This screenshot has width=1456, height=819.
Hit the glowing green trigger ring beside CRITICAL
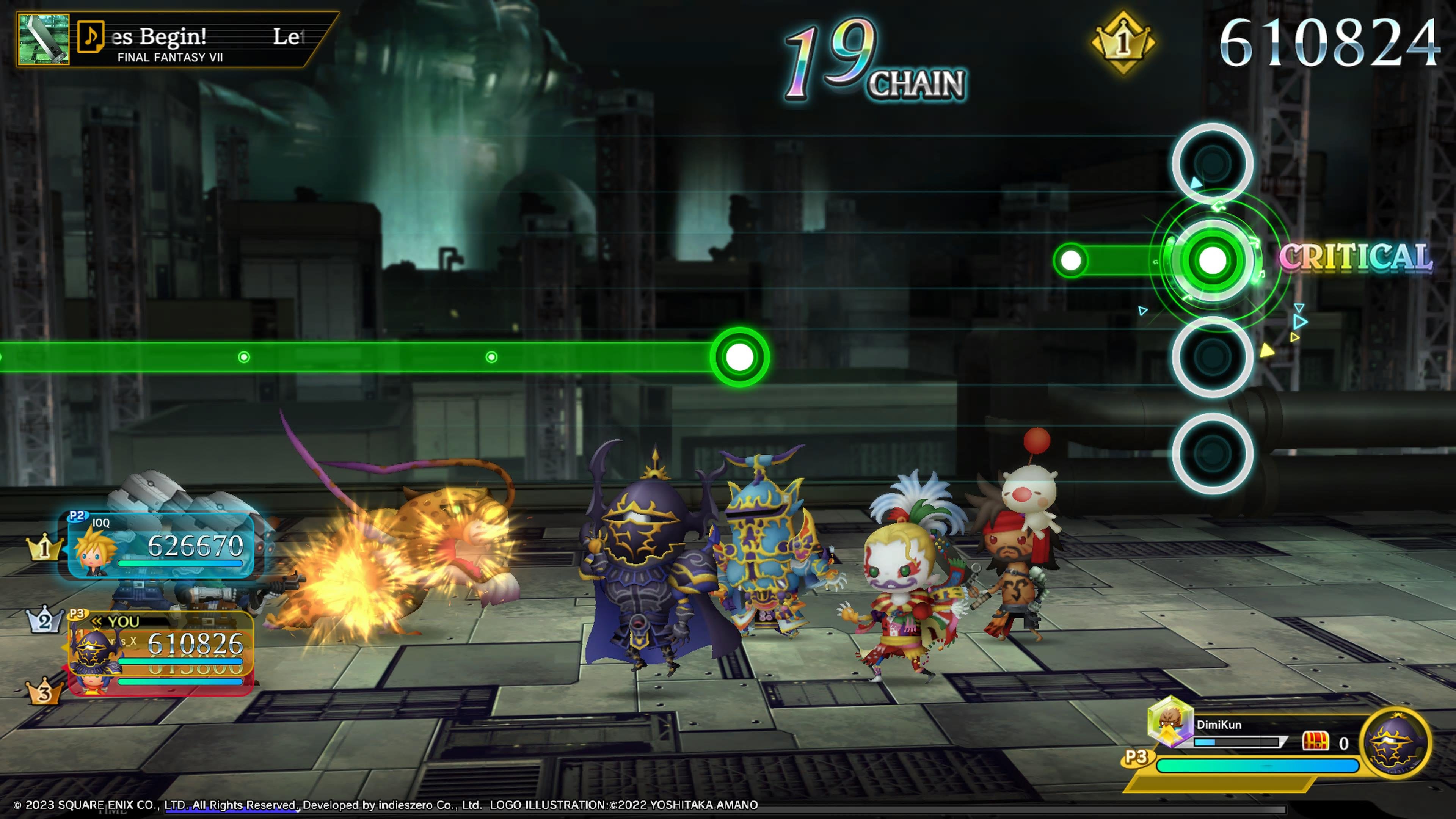(1212, 260)
